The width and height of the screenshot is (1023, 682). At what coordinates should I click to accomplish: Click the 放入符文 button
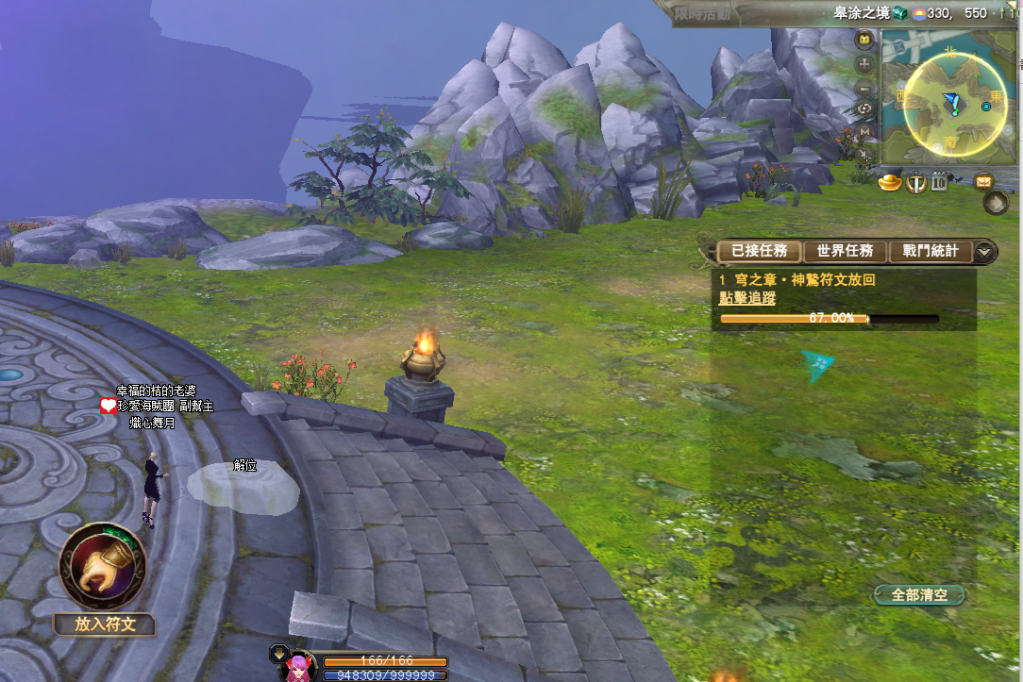104,625
